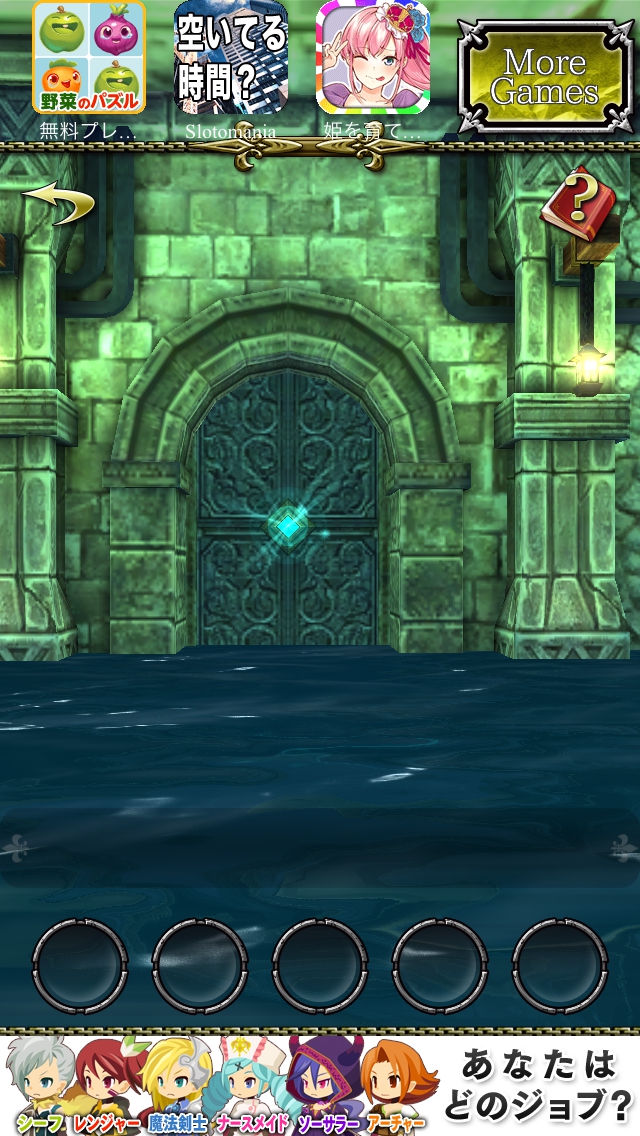Tap the vegetable puzzle ad icon
This screenshot has width=640, height=1136.
(89, 58)
